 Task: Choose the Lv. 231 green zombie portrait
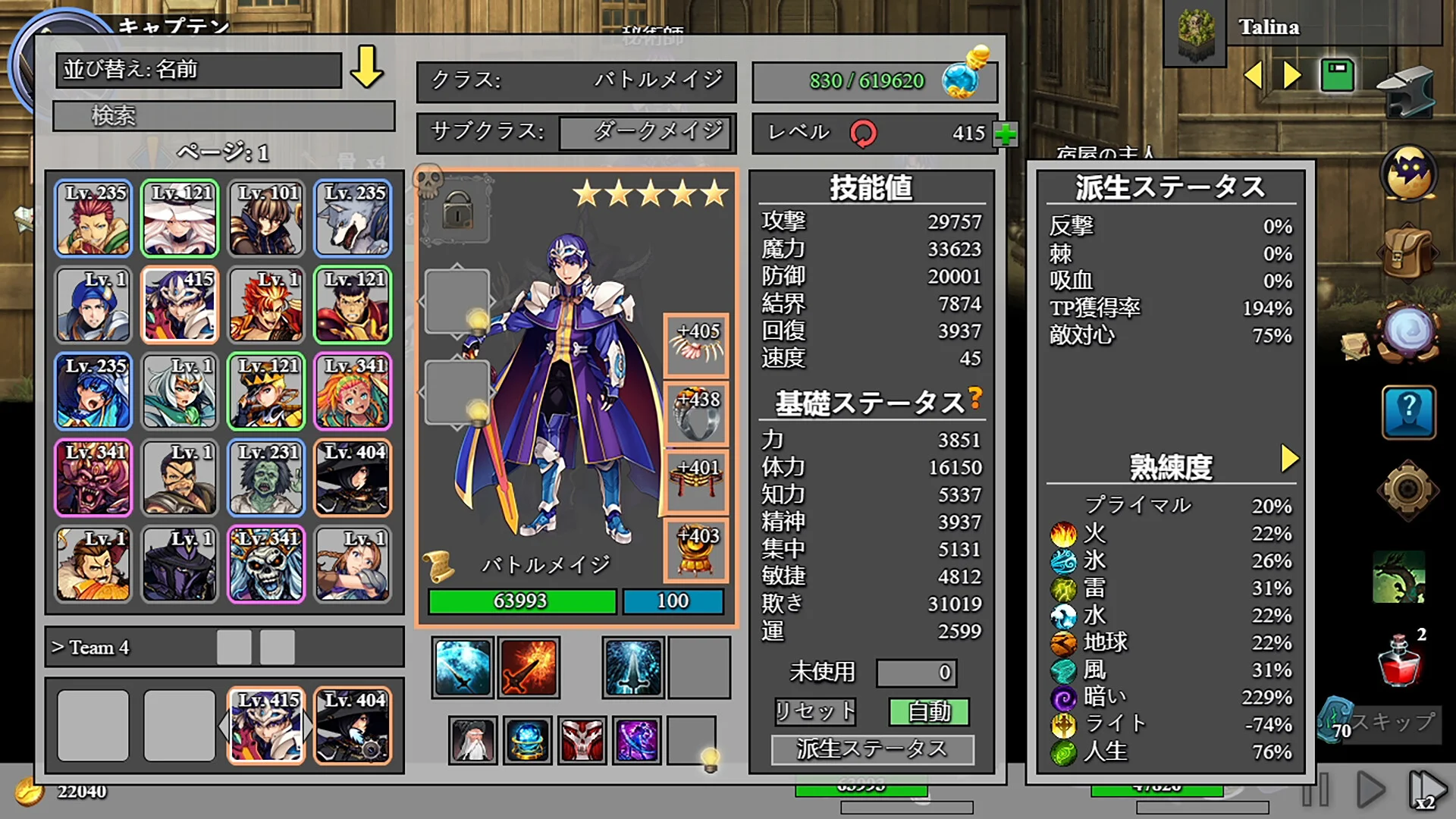point(266,478)
